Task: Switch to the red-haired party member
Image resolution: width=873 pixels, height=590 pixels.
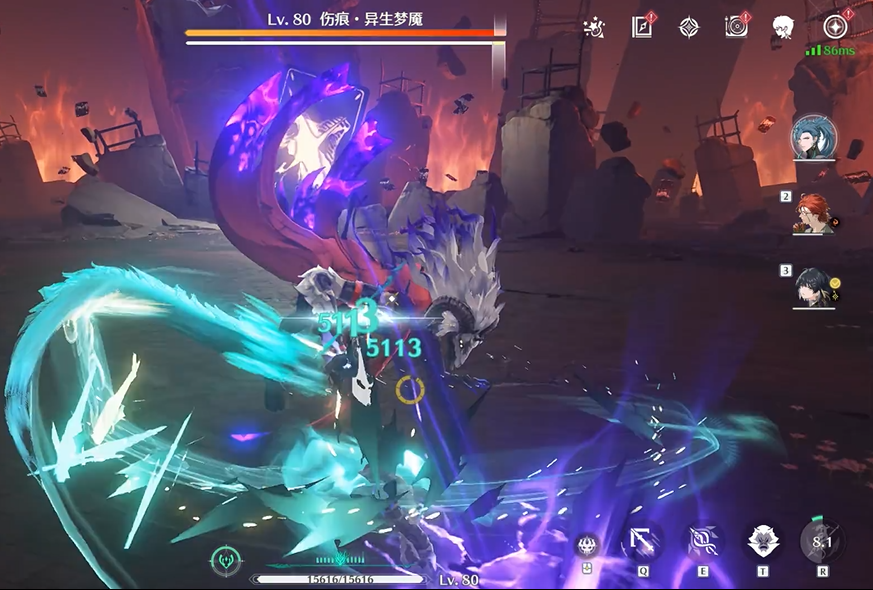Action: [815, 213]
